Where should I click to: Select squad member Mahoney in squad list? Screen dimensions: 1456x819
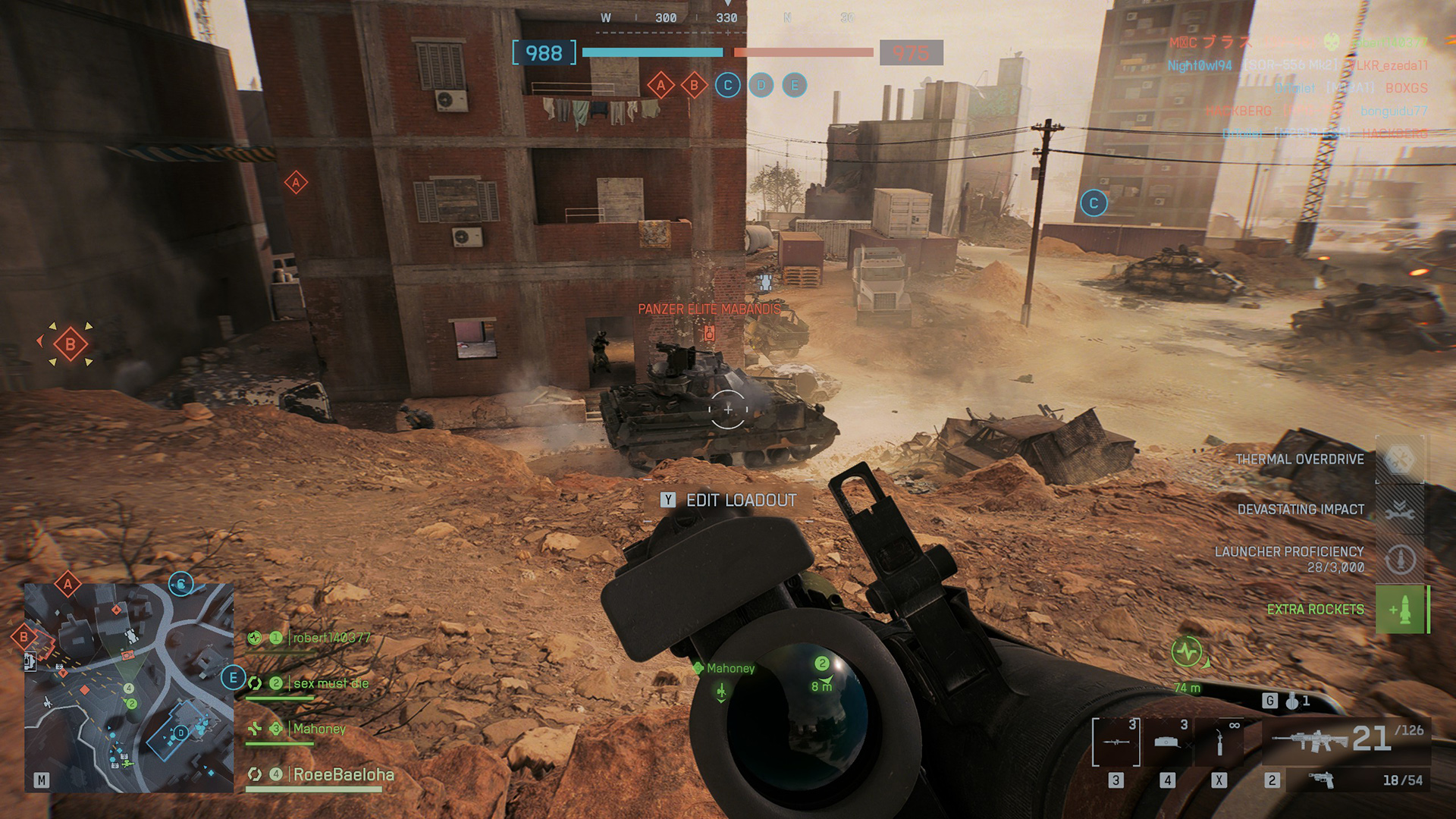pyautogui.click(x=319, y=729)
